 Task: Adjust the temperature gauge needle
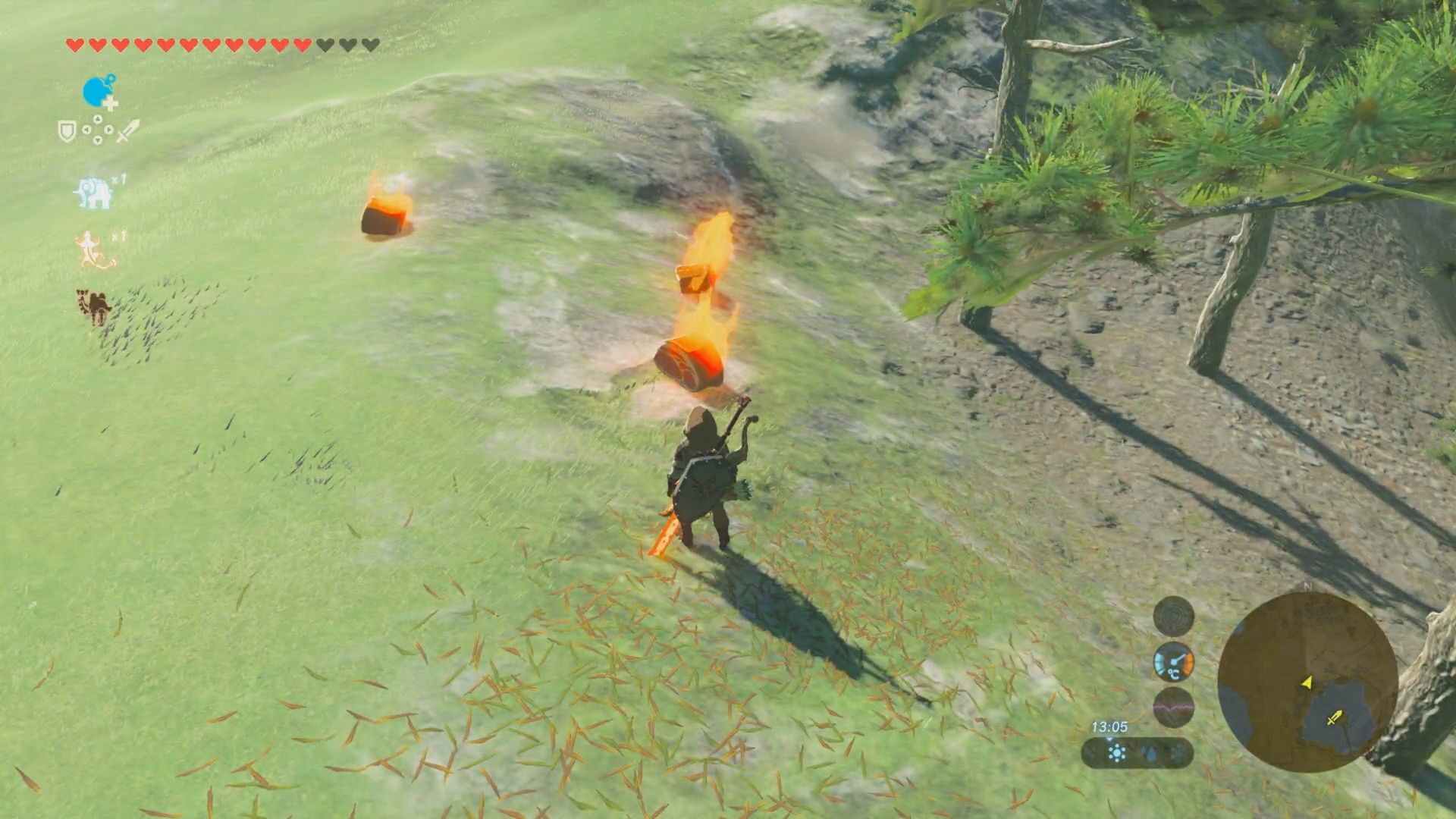pyautogui.click(x=1179, y=658)
